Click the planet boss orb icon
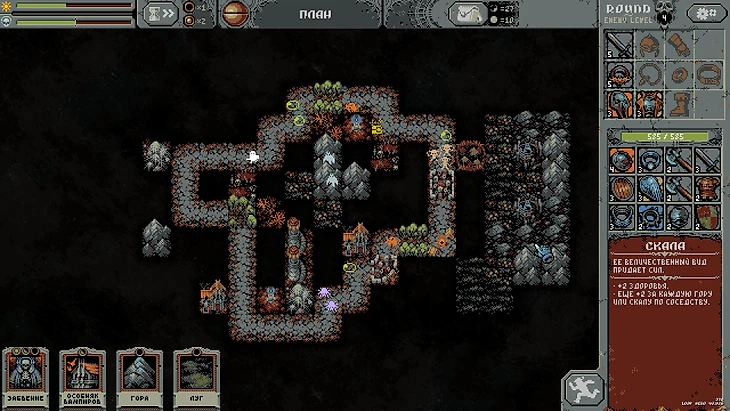The image size is (730, 411). (234, 13)
